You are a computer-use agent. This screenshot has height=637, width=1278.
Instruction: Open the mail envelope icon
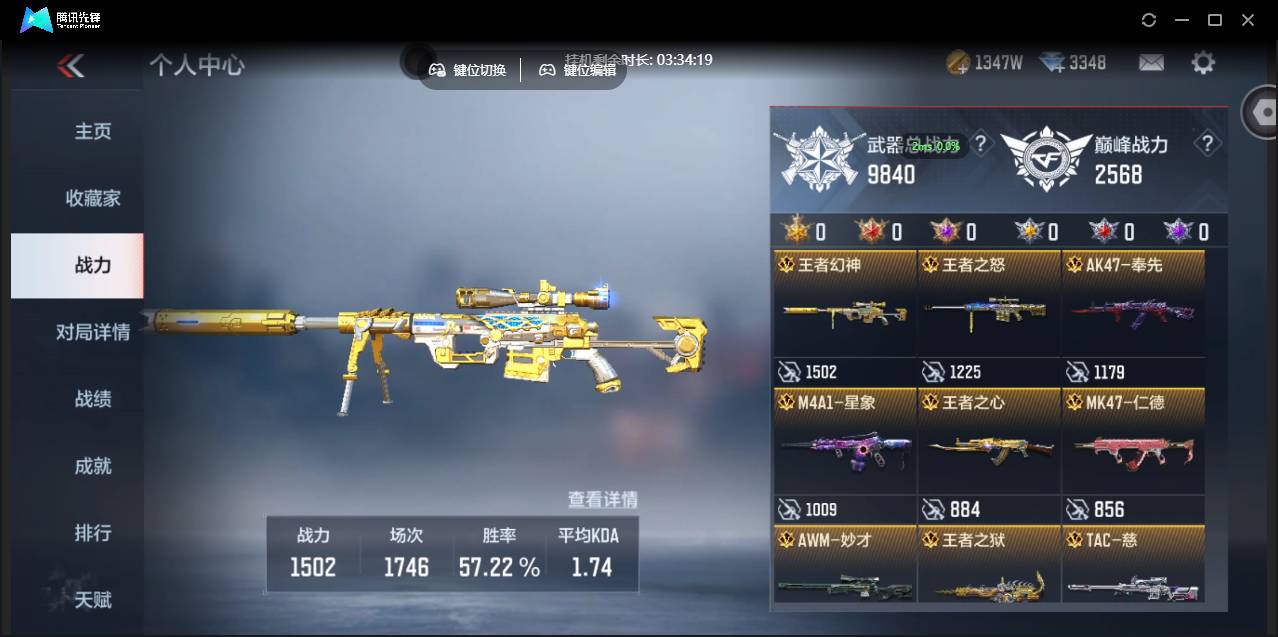[x=1151, y=63]
